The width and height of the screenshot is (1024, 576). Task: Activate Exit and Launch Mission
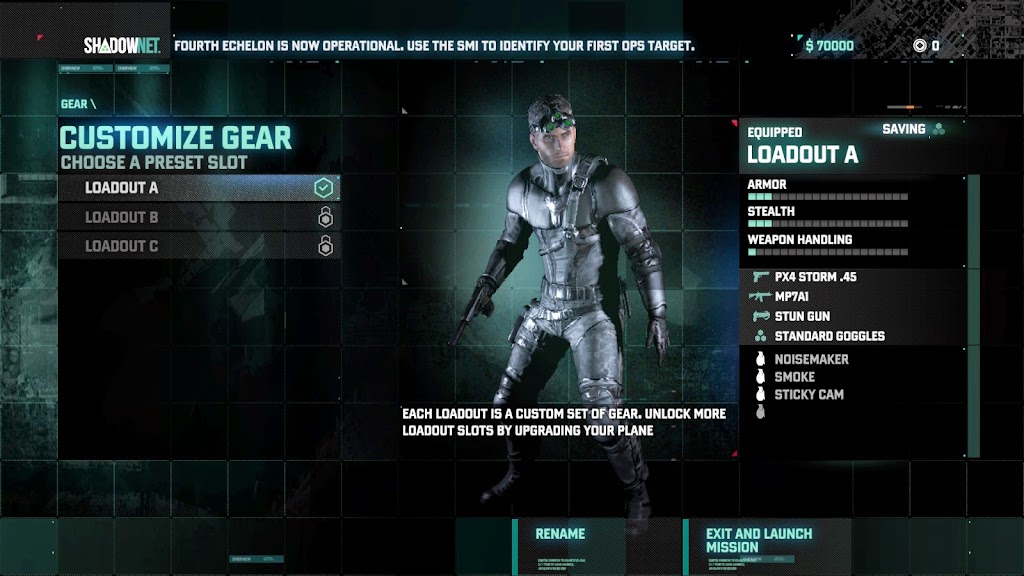coord(758,540)
